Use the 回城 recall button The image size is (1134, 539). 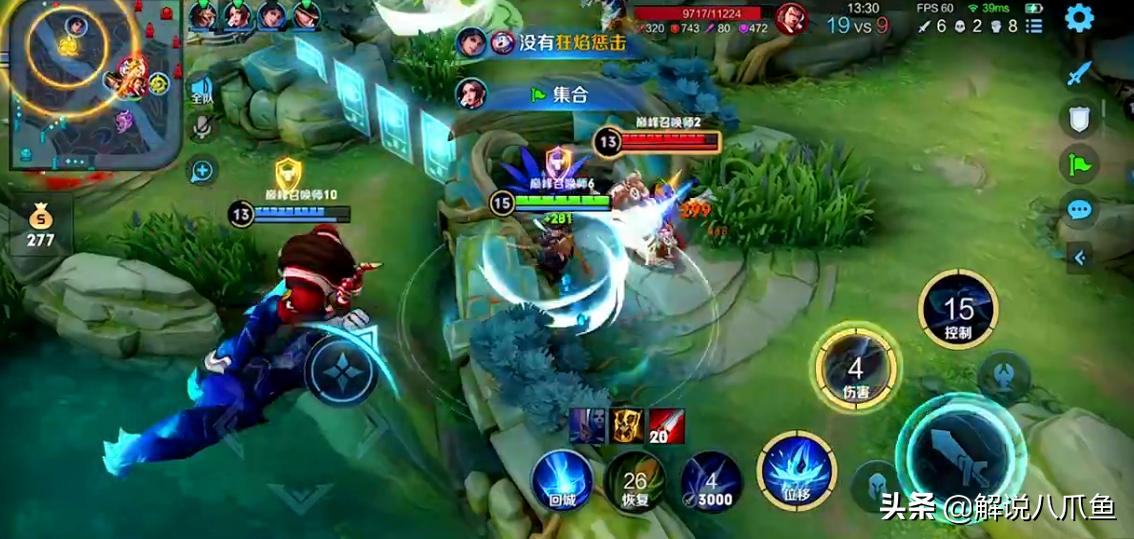click(x=561, y=481)
